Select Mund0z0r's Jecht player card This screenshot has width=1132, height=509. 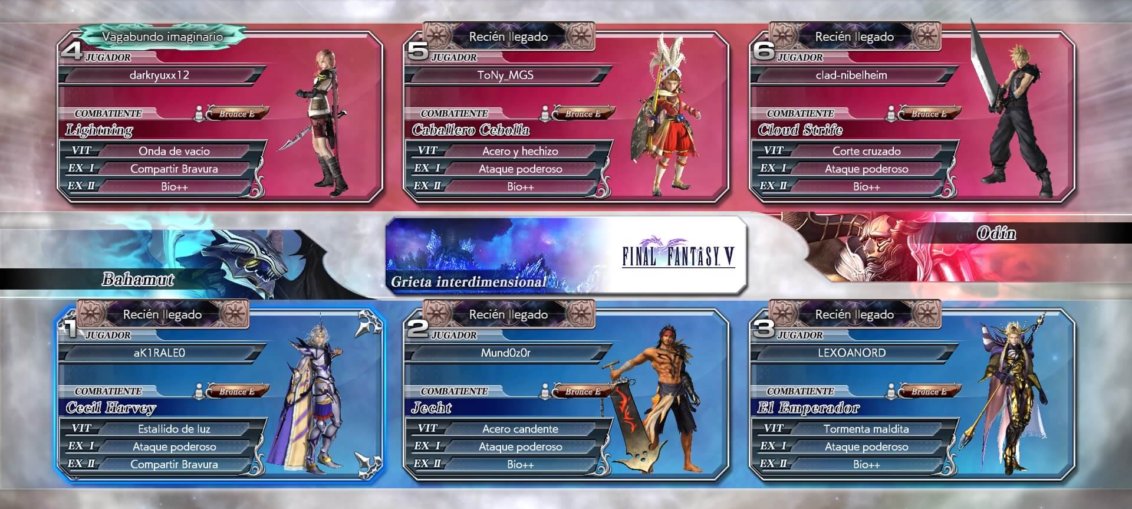click(565, 393)
